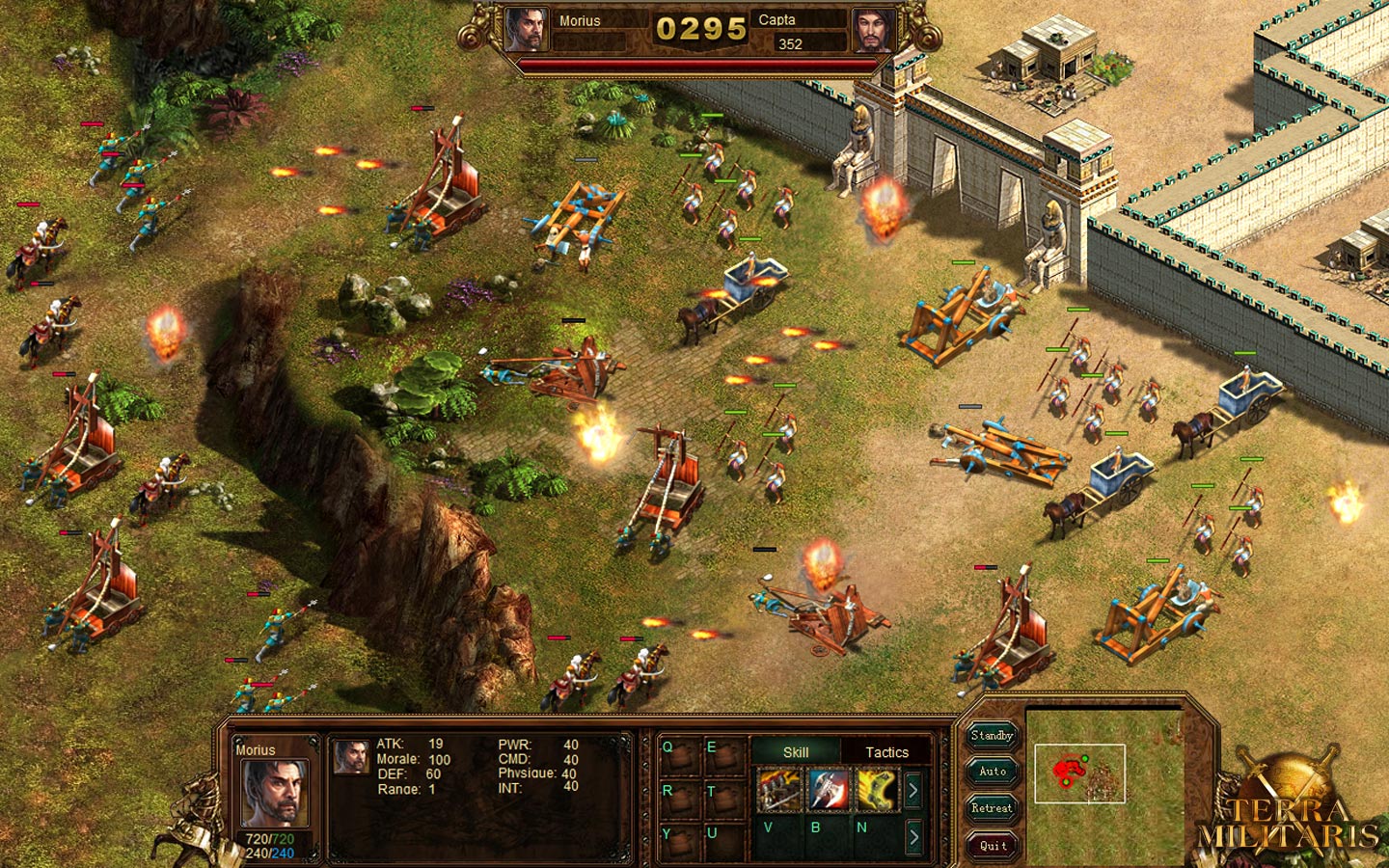
Task: Choose the R item slot pouch
Action: [x=679, y=800]
